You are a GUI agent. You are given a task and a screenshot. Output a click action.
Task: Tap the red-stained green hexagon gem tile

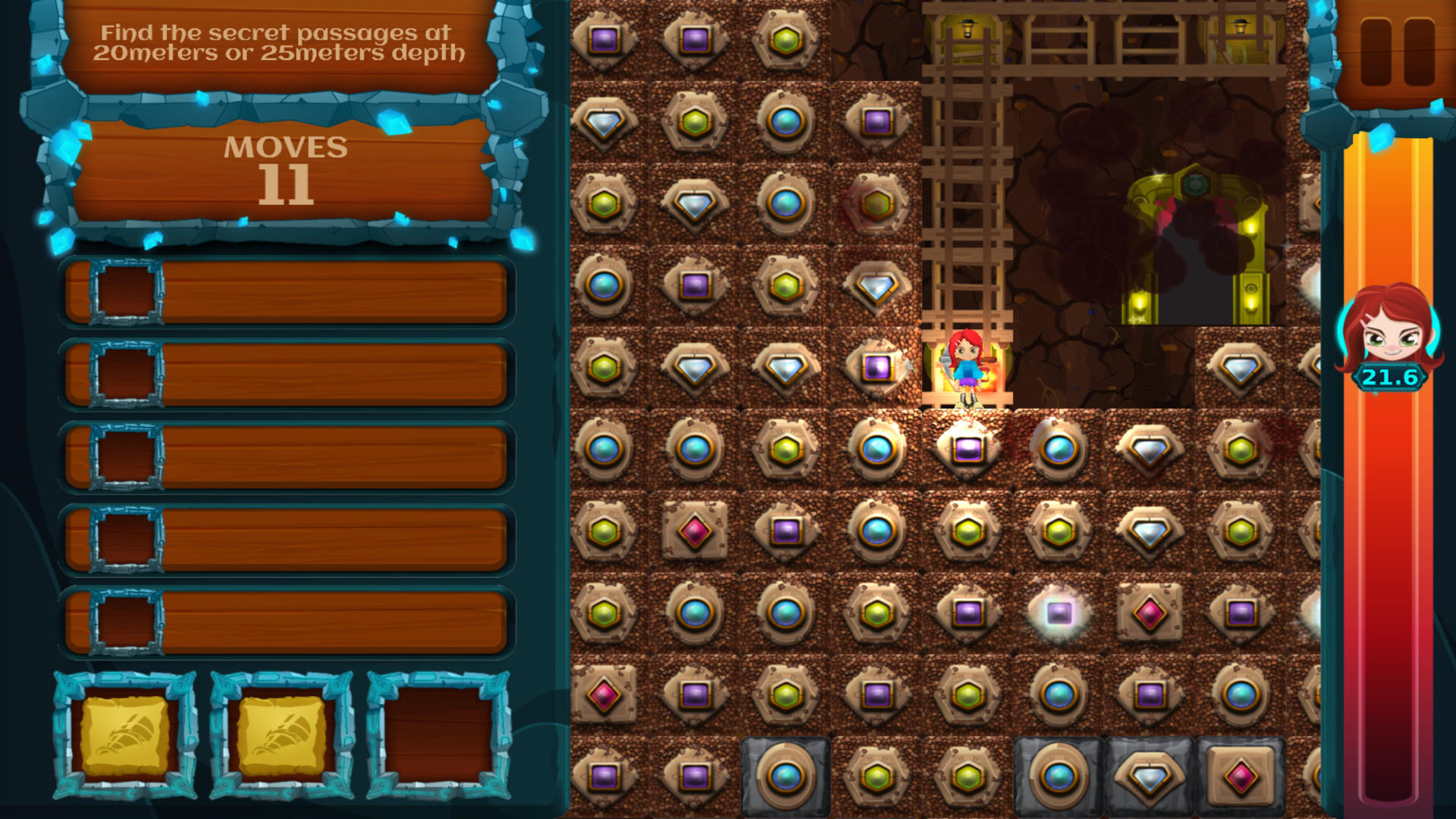[x=877, y=203]
